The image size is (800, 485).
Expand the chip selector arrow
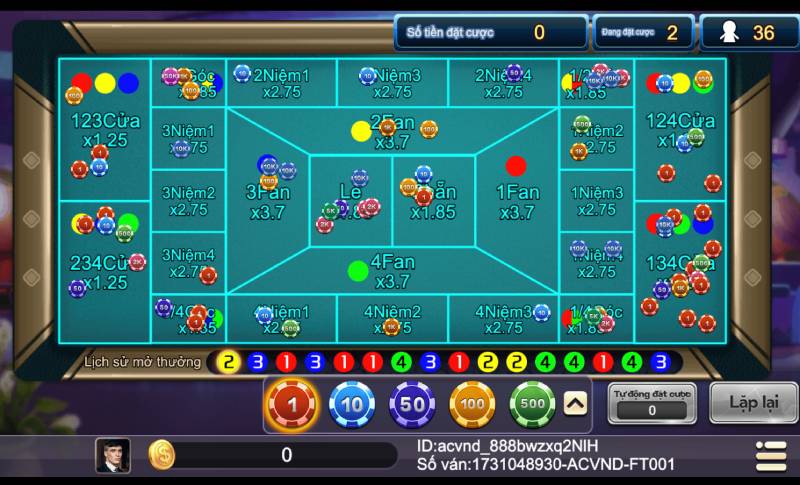[x=575, y=403]
